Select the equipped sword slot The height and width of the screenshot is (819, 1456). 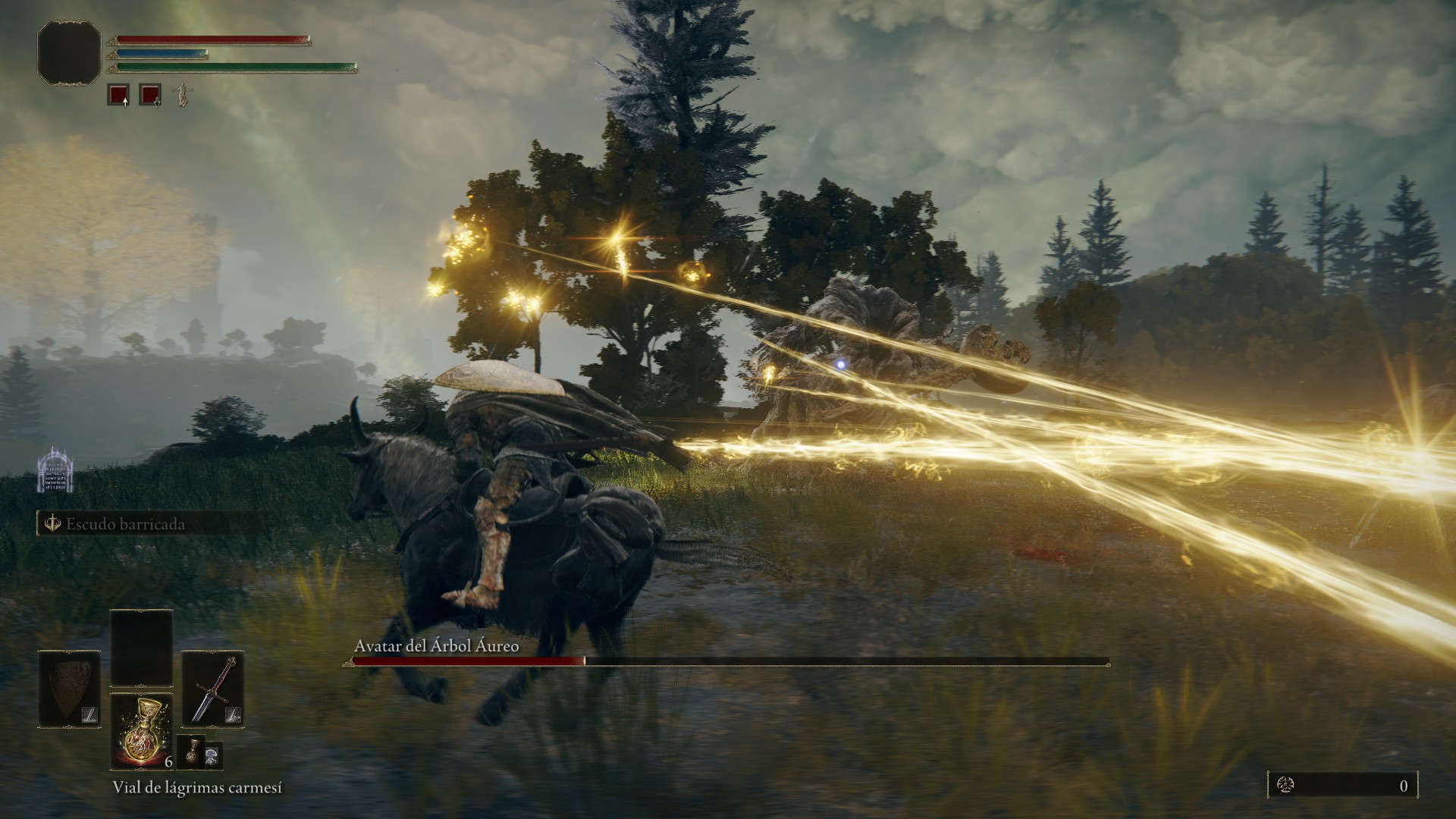coord(213,689)
